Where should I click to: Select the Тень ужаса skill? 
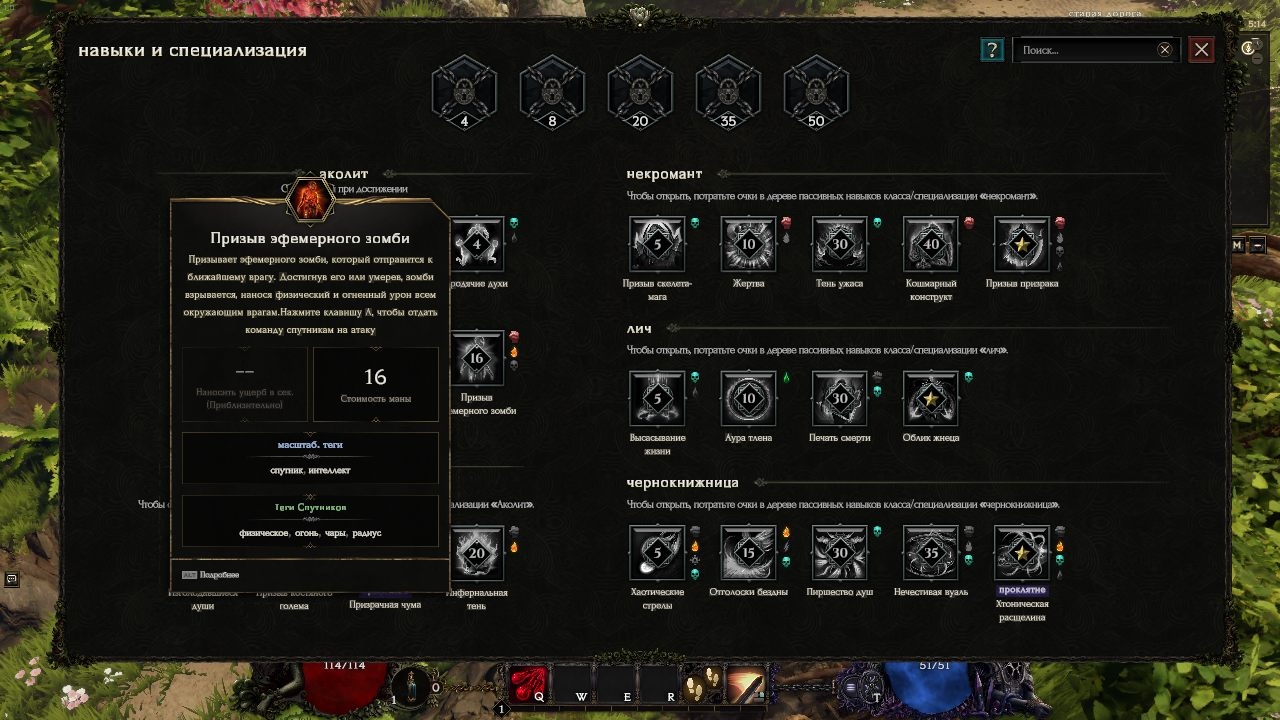(839, 244)
